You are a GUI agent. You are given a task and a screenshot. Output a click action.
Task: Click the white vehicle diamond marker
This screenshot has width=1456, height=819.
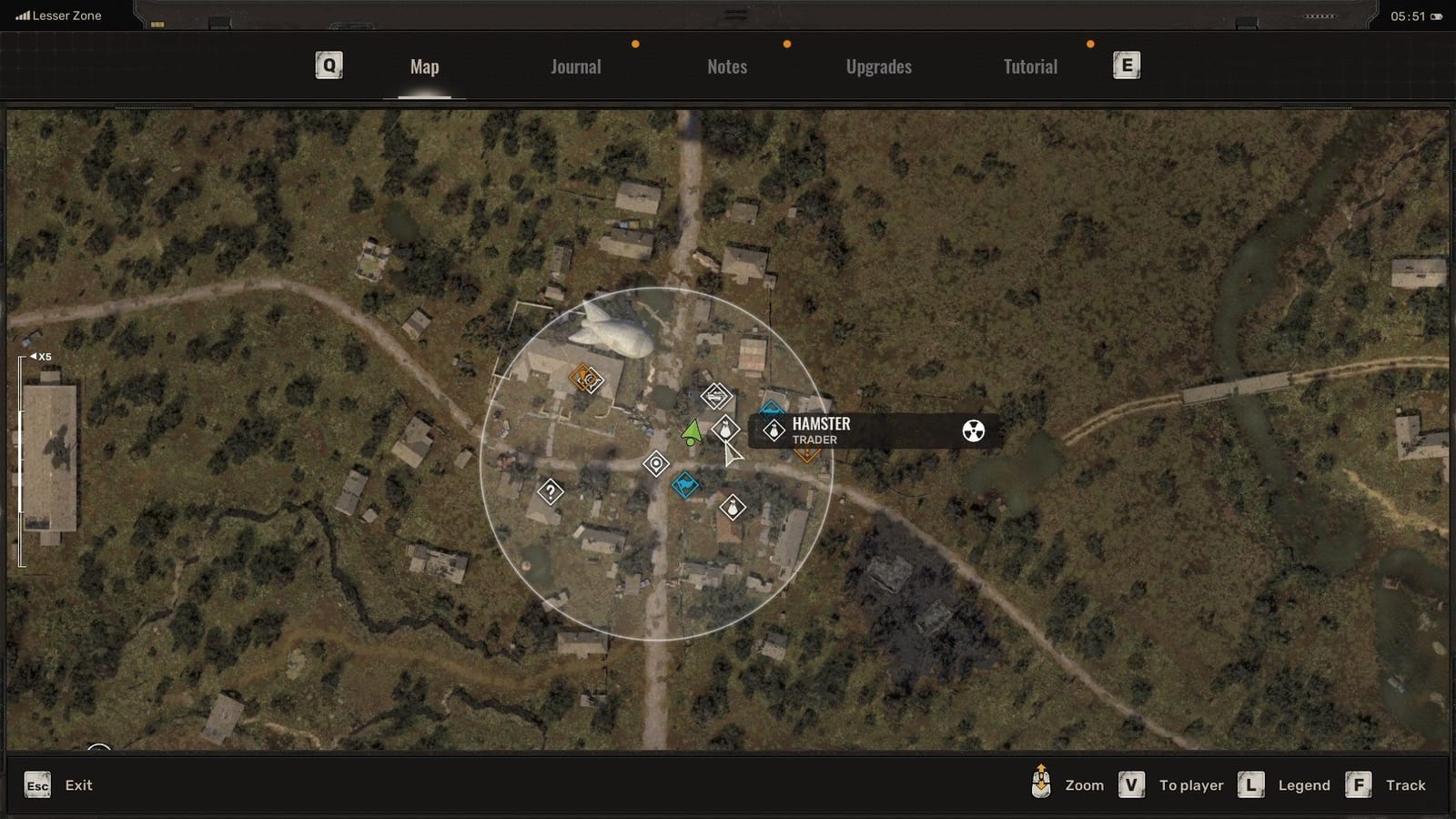(716, 395)
